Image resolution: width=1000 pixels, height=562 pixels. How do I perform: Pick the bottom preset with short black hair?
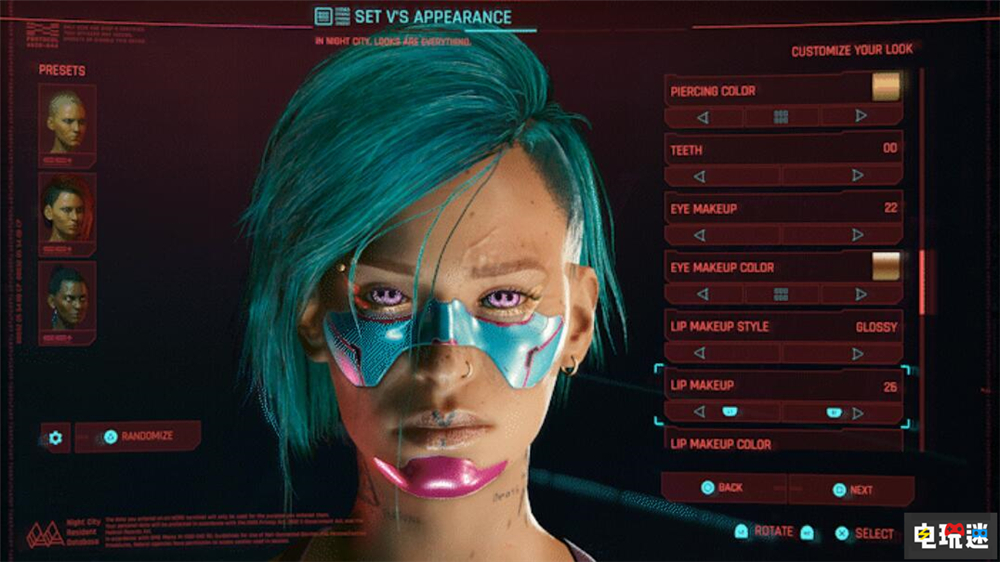coord(67,299)
